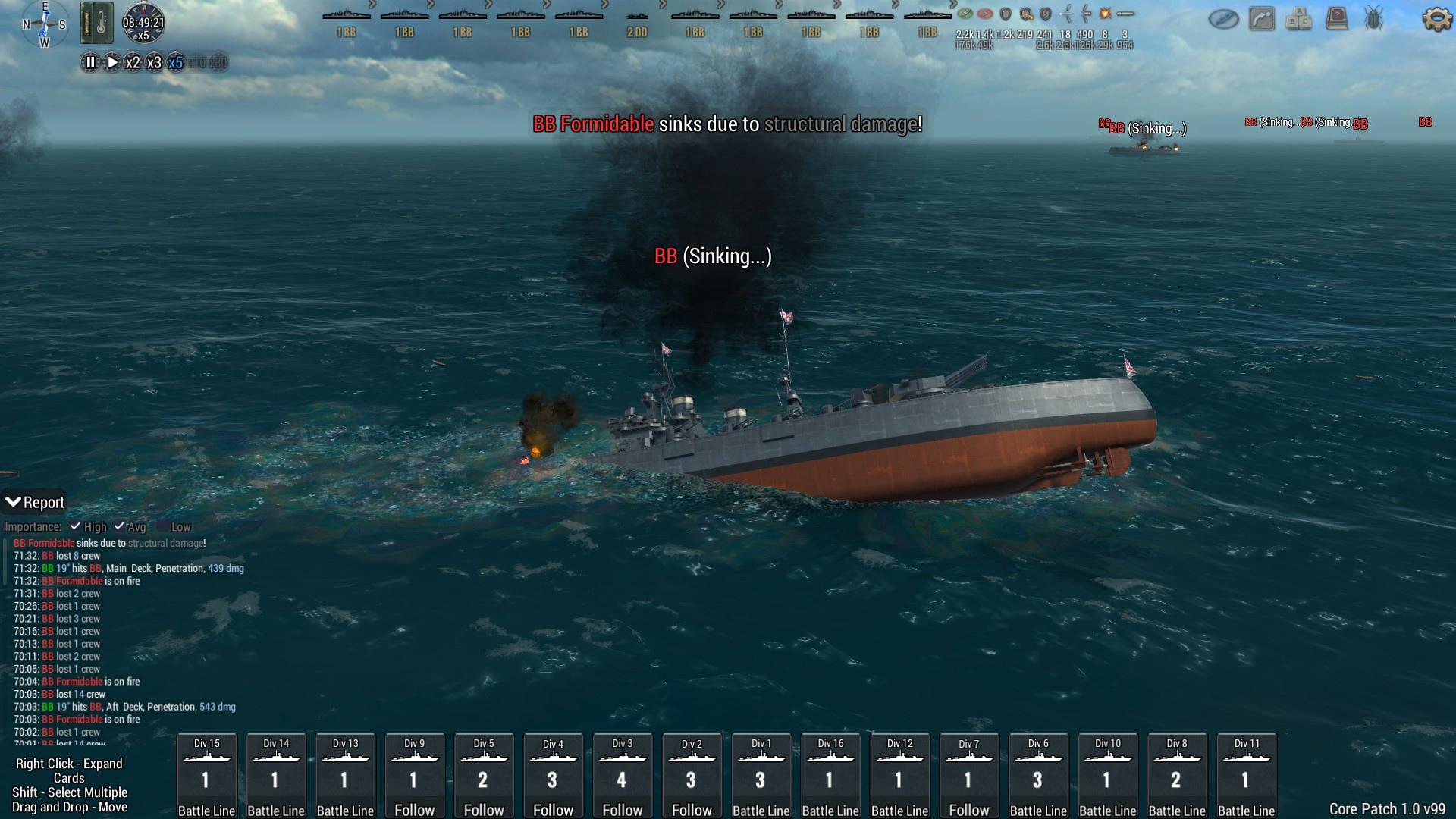Choose the Div 5 Follow card

tap(484, 776)
